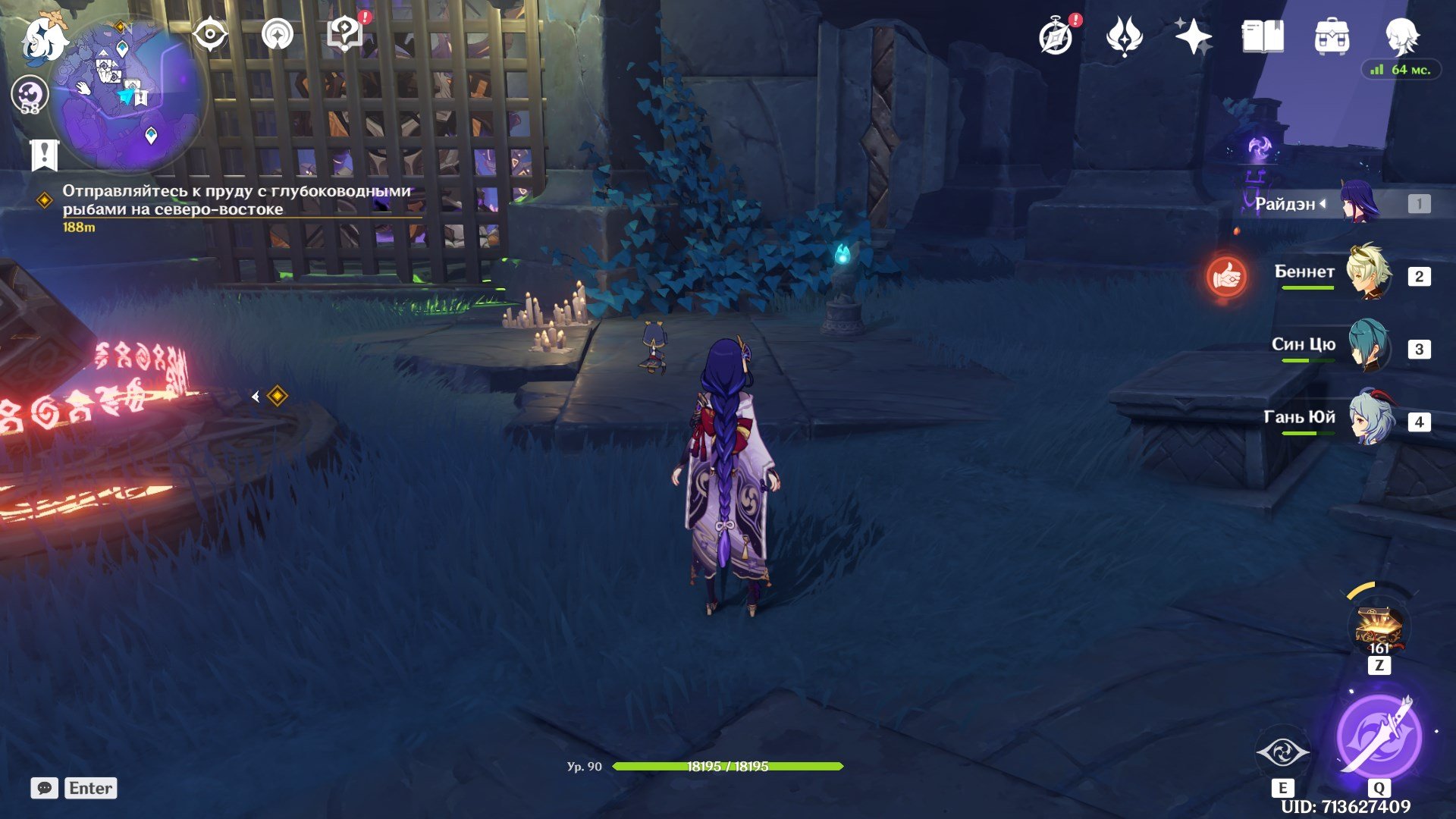The width and height of the screenshot is (1456, 819).
Task: Open the Battle Pass compass icon
Action: coord(1056,37)
